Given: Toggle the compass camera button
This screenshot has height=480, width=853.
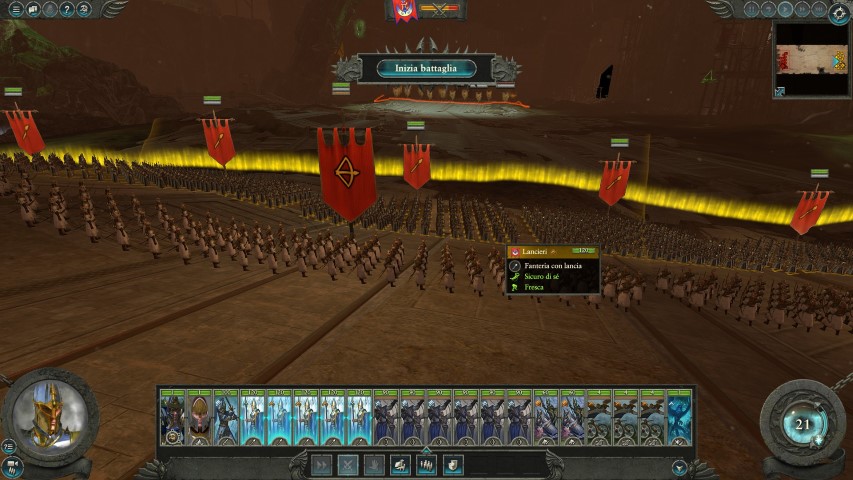Looking at the screenshot, I should [838, 13].
